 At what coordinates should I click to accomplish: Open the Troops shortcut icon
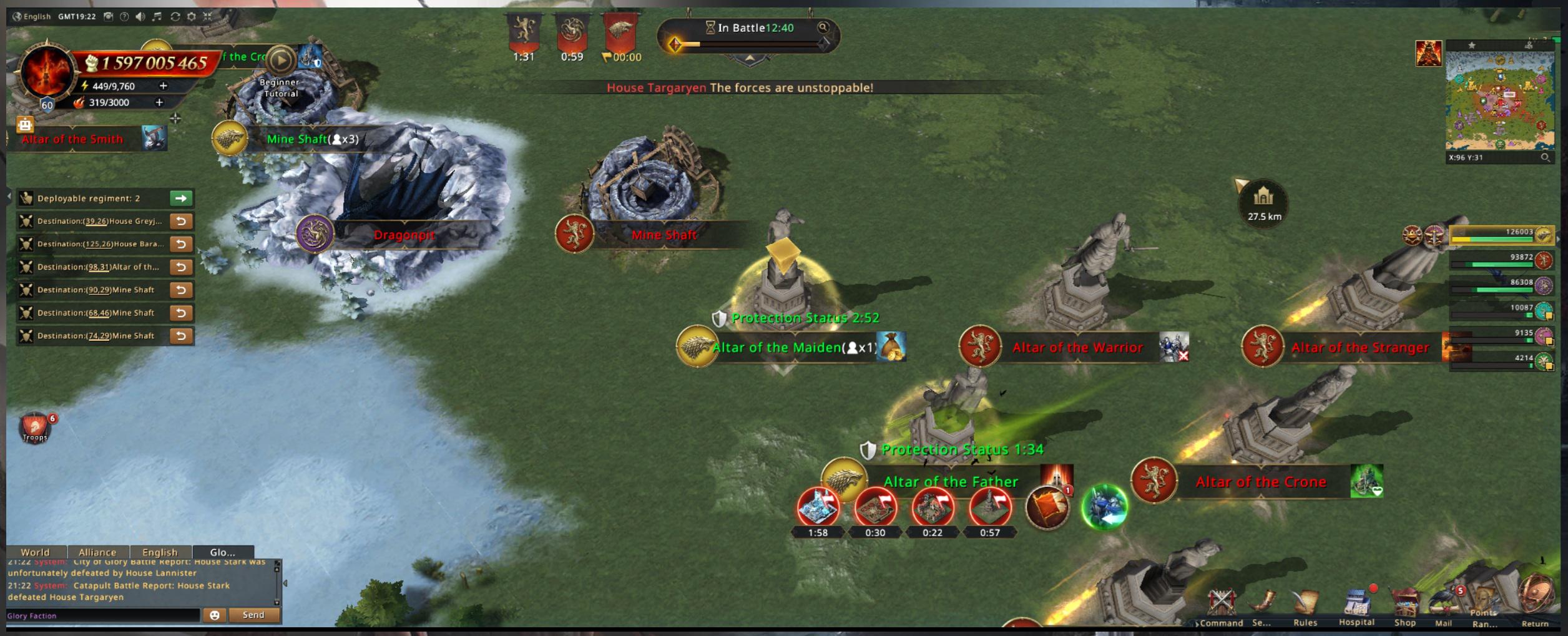(35, 428)
